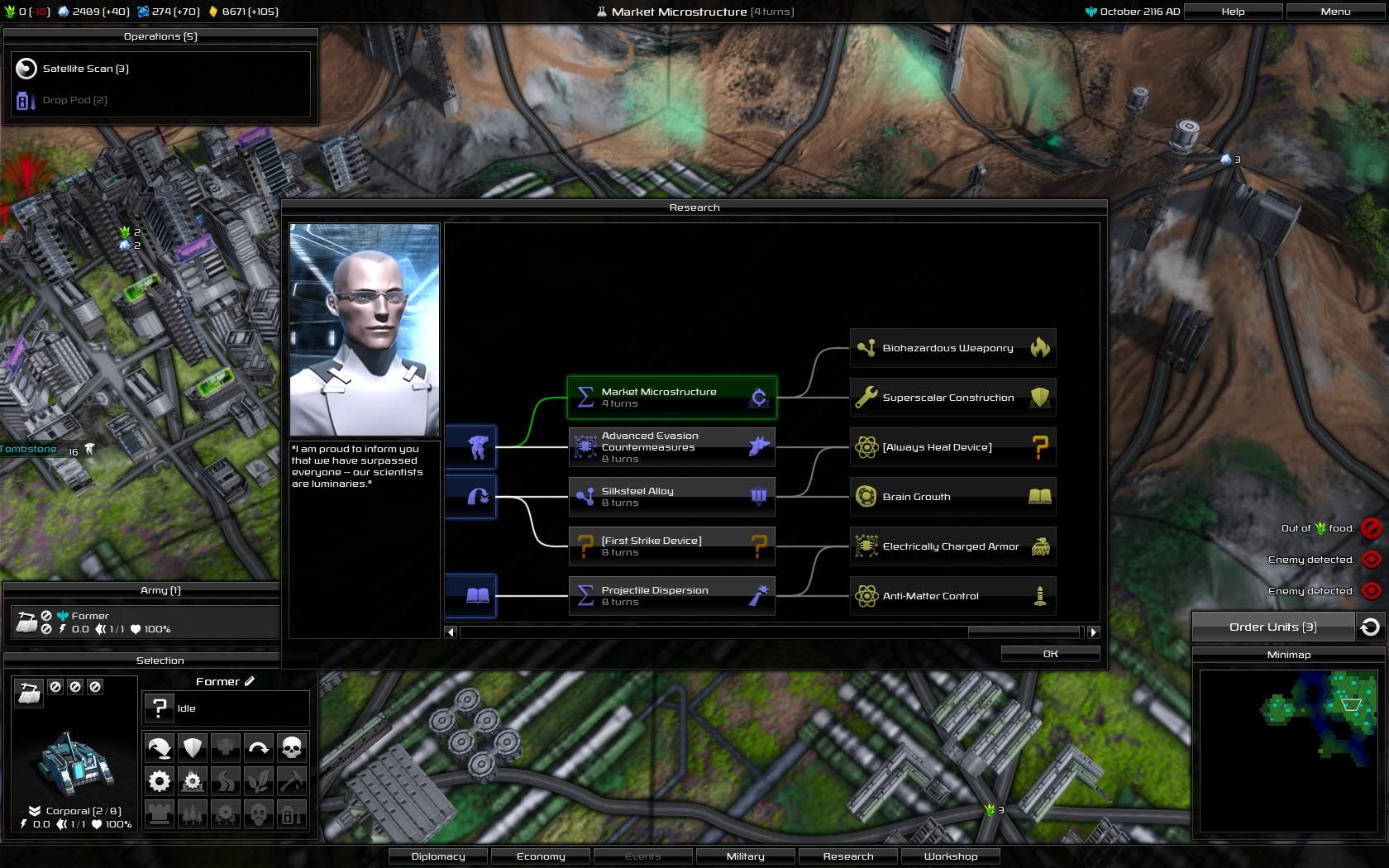This screenshot has height=868, width=1389.
Task: Pick the Silksteel Alloy technology
Action: (671, 497)
